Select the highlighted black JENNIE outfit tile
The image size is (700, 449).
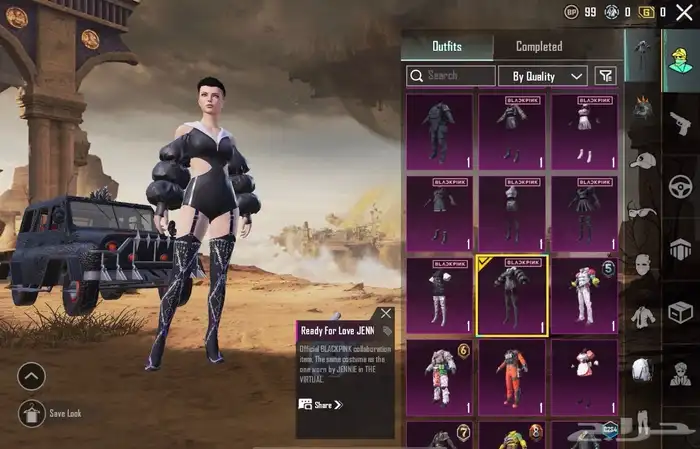[511, 295]
